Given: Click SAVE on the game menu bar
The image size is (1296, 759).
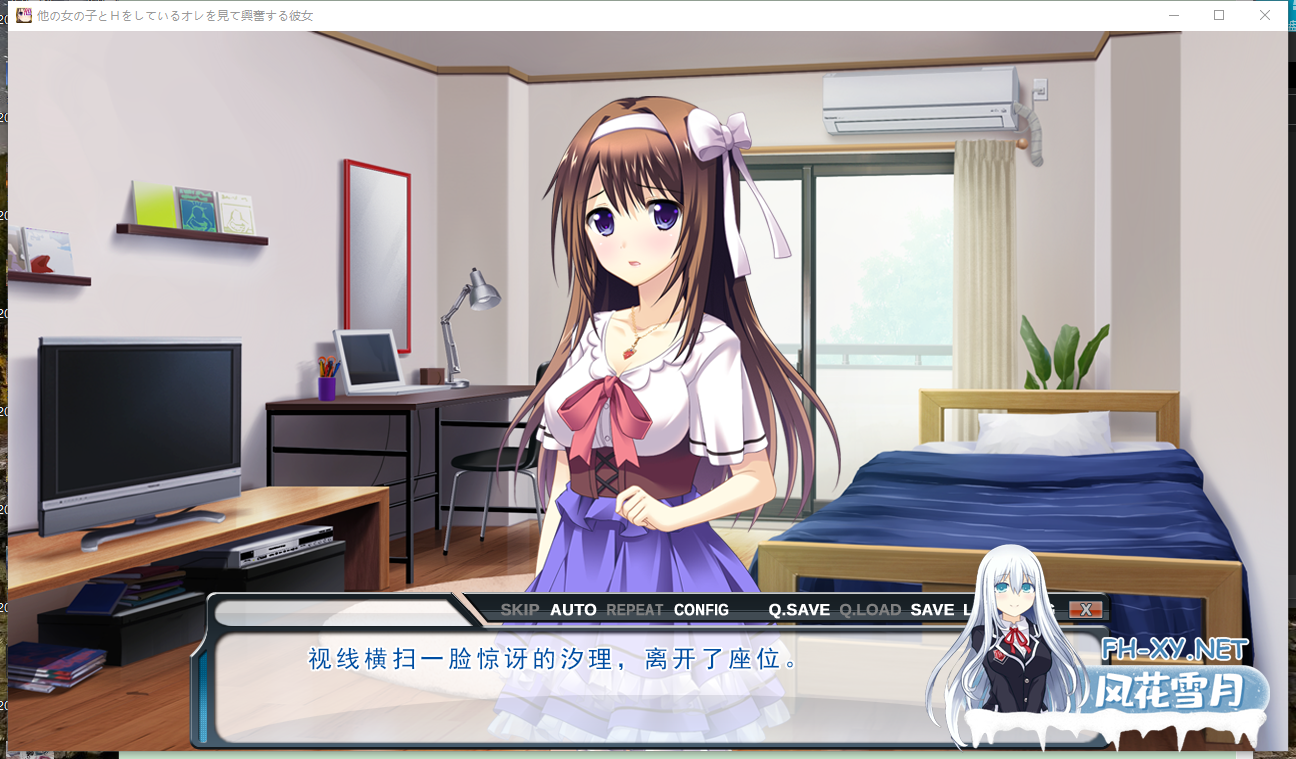Looking at the screenshot, I should [929, 609].
